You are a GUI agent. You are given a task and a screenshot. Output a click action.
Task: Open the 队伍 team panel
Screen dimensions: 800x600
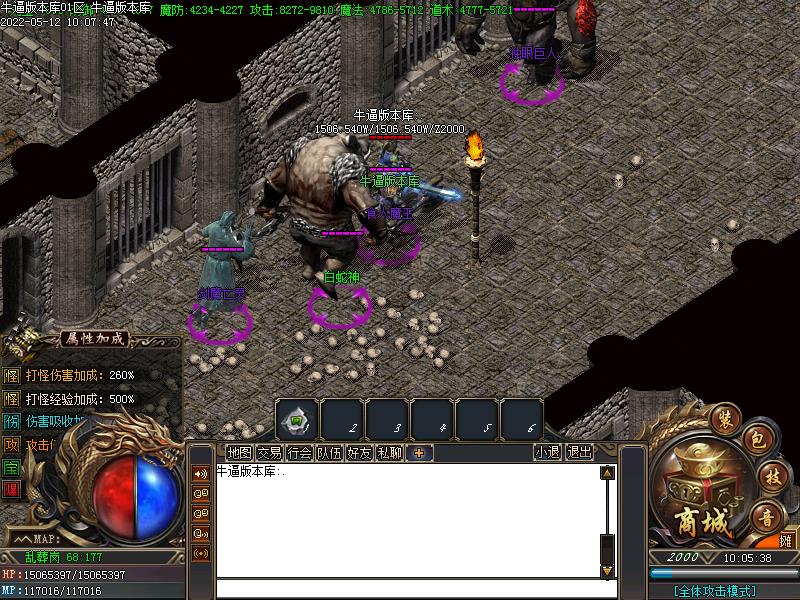pos(329,453)
